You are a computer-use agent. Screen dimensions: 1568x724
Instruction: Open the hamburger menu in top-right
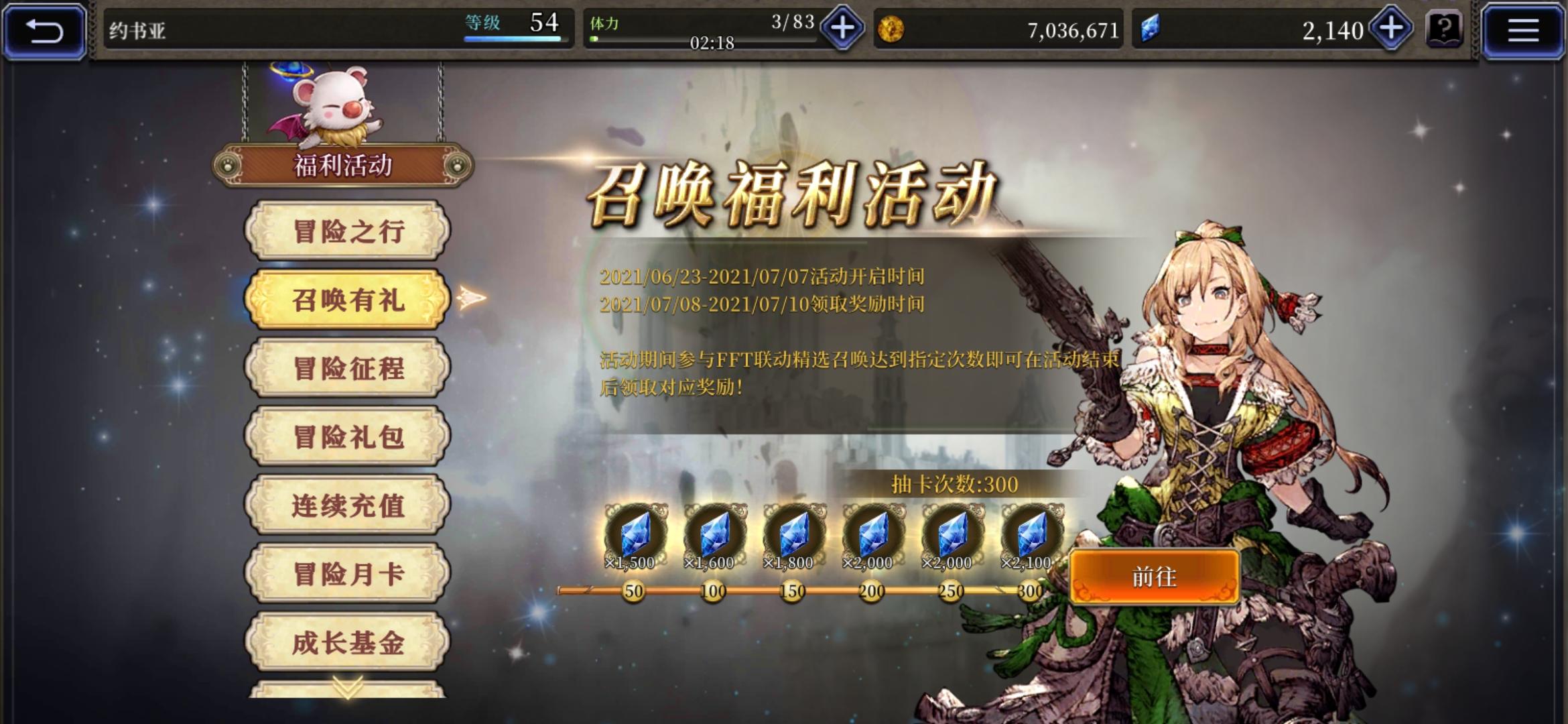pos(1524,29)
